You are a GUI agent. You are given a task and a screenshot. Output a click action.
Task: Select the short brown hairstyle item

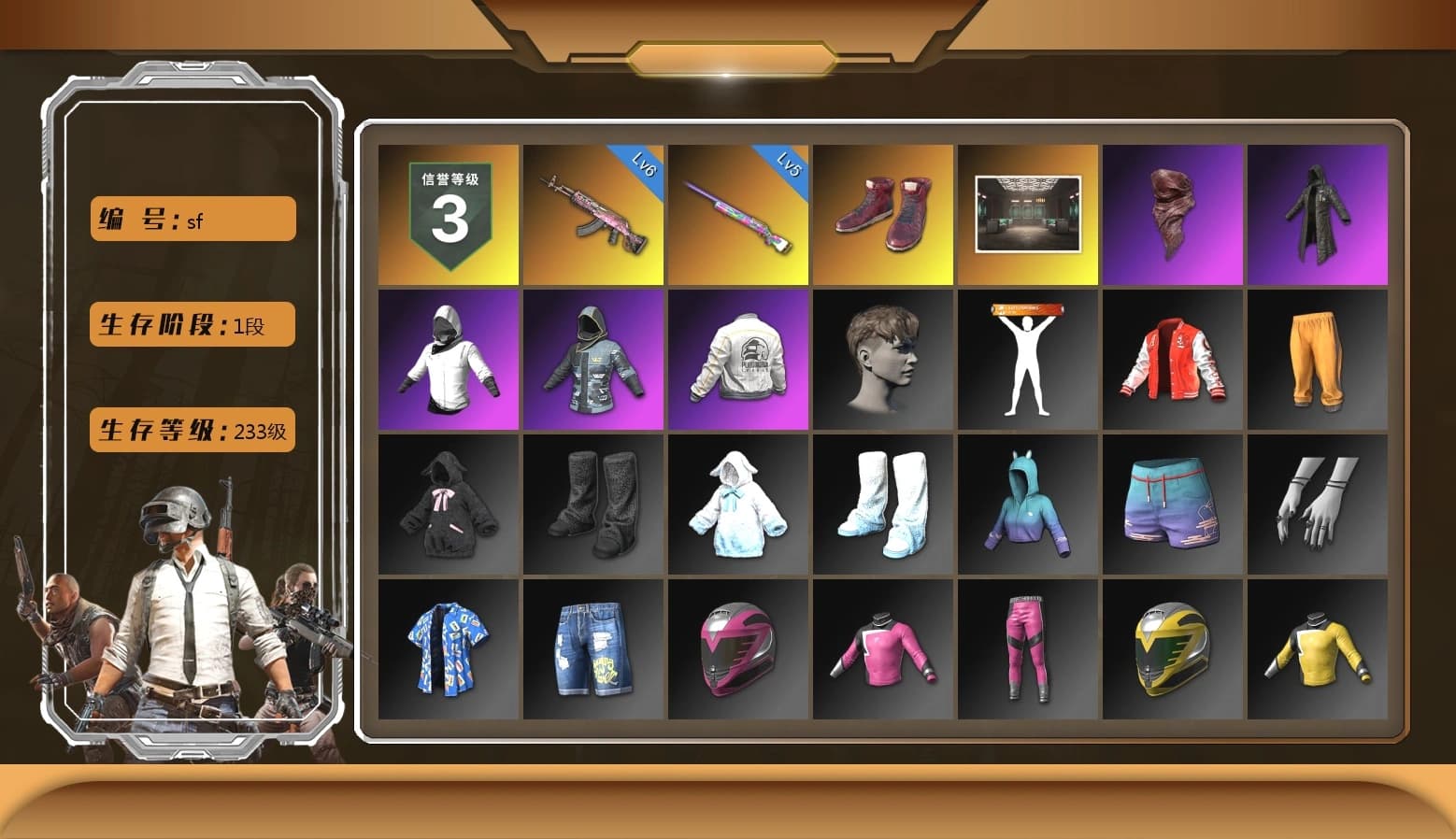tap(882, 358)
